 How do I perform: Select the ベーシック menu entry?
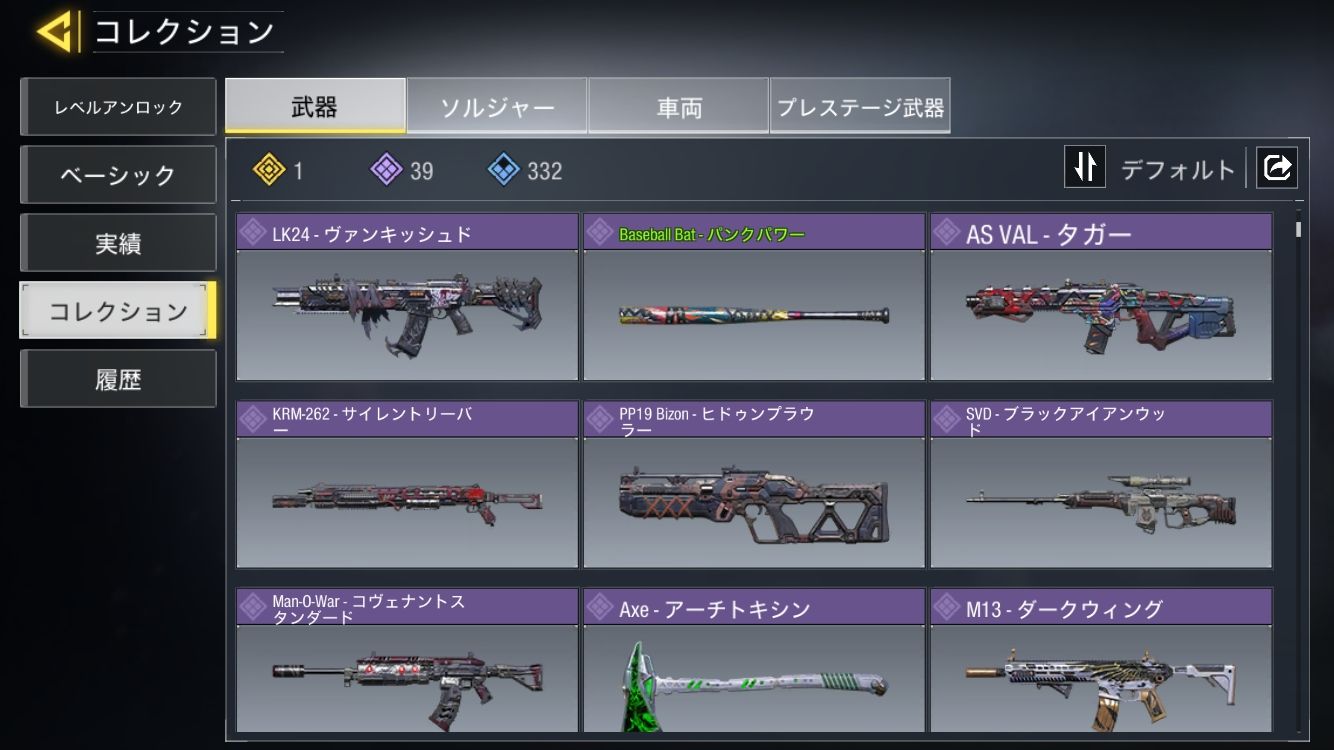click(118, 175)
